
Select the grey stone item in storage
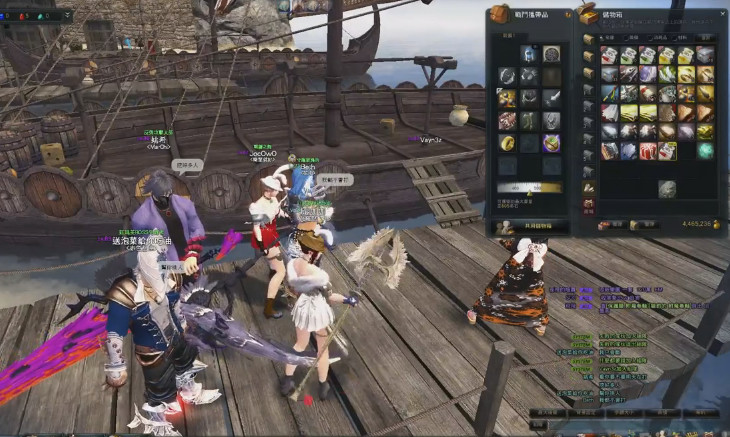(667, 189)
